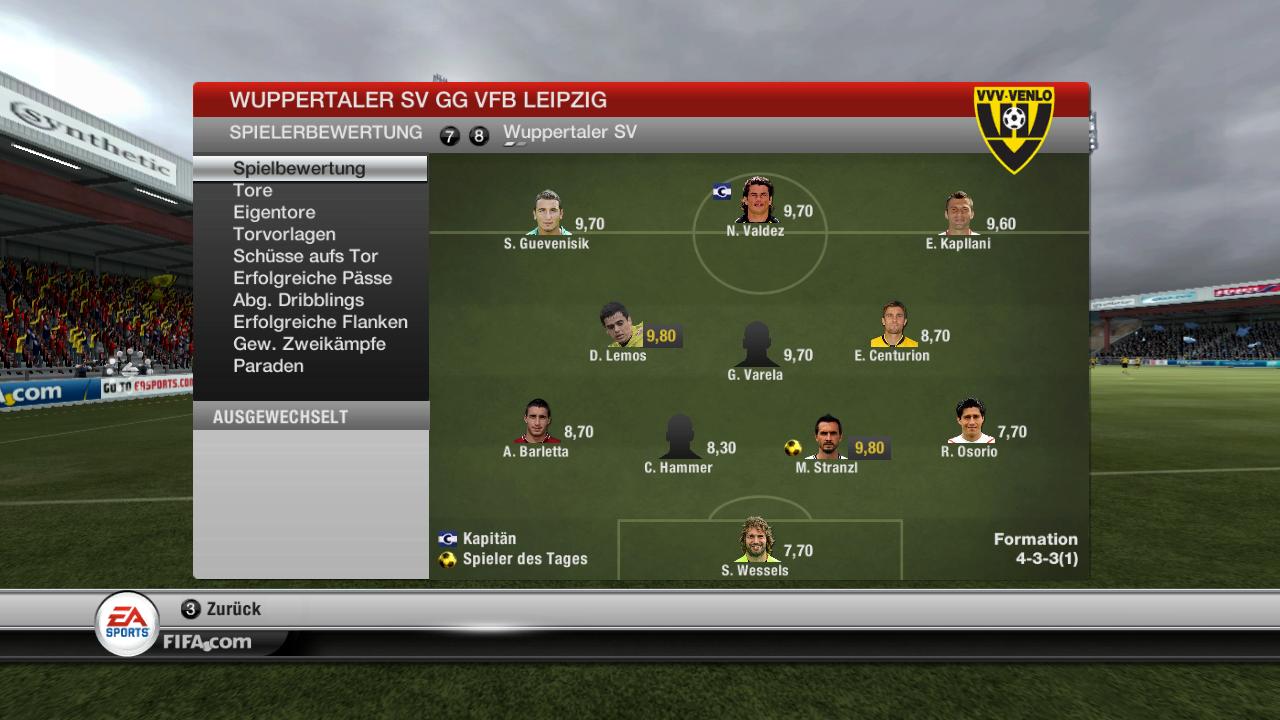Image resolution: width=1280 pixels, height=720 pixels.
Task: Choose Abg. Dribblings entry
Action: (x=298, y=300)
